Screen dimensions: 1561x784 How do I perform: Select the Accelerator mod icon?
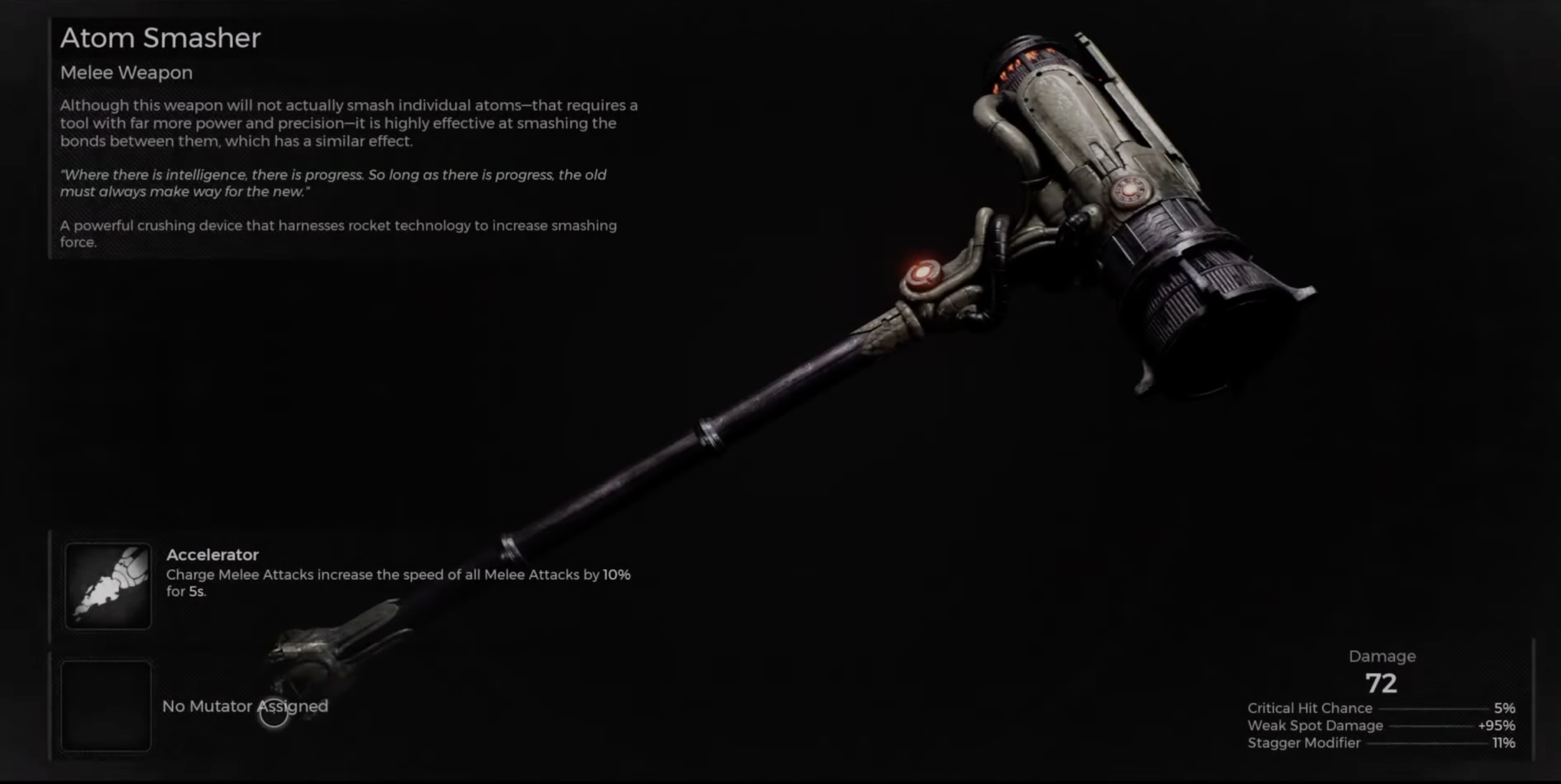108,586
